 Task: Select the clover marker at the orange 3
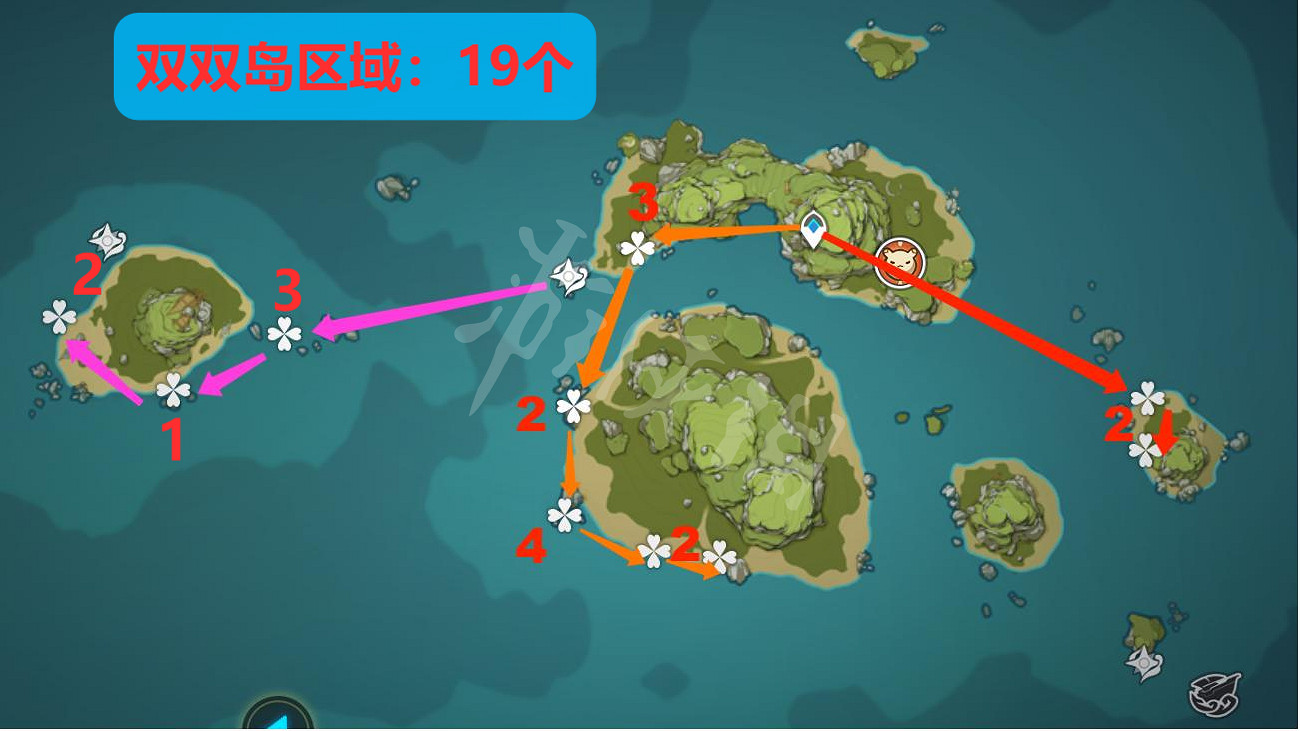(x=638, y=246)
